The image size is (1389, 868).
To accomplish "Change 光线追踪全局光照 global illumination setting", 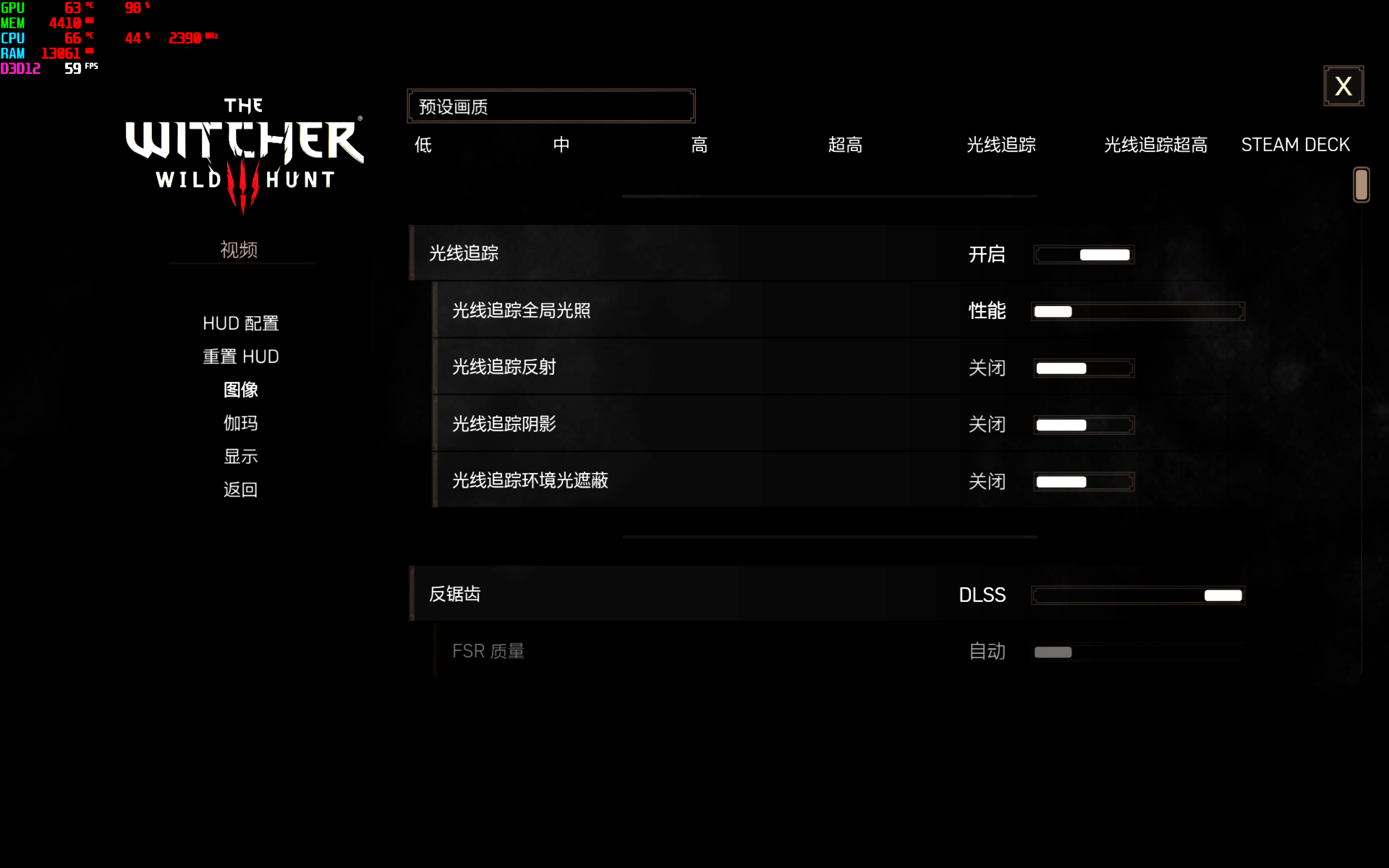I will tap(1138, 311).
